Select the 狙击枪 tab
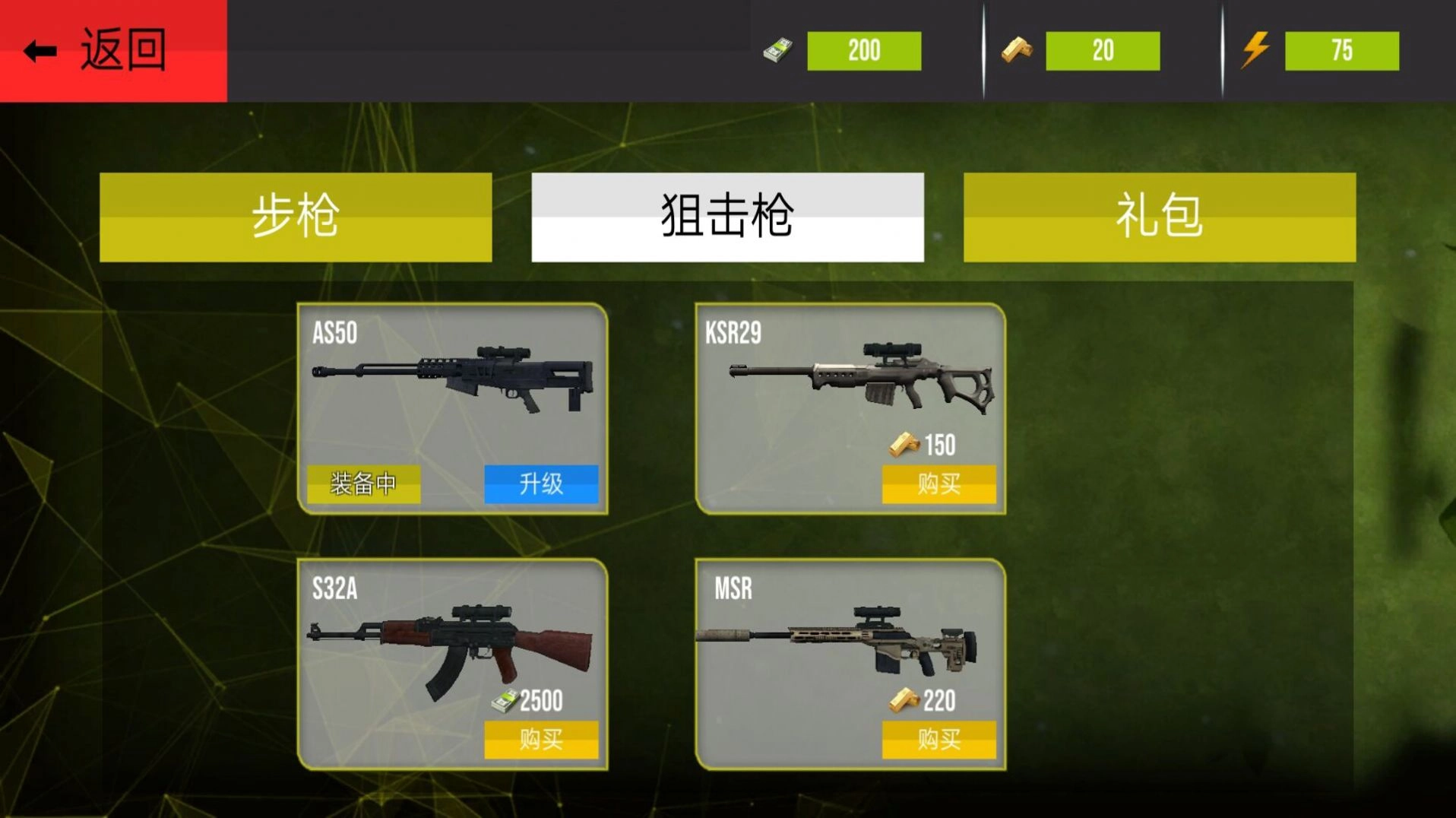This screenshot has height=818, width=1456. (728, 217)
